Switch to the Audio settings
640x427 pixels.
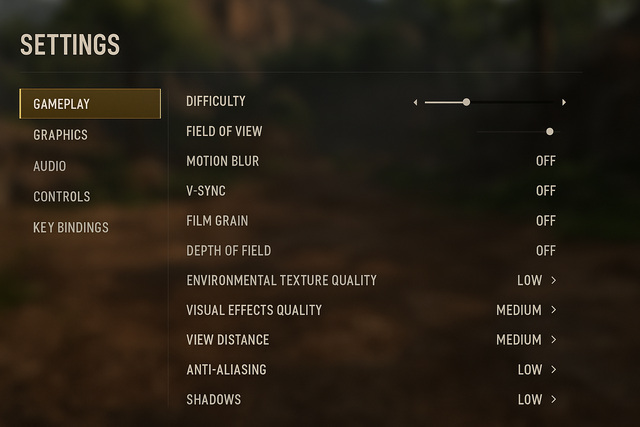50,166
